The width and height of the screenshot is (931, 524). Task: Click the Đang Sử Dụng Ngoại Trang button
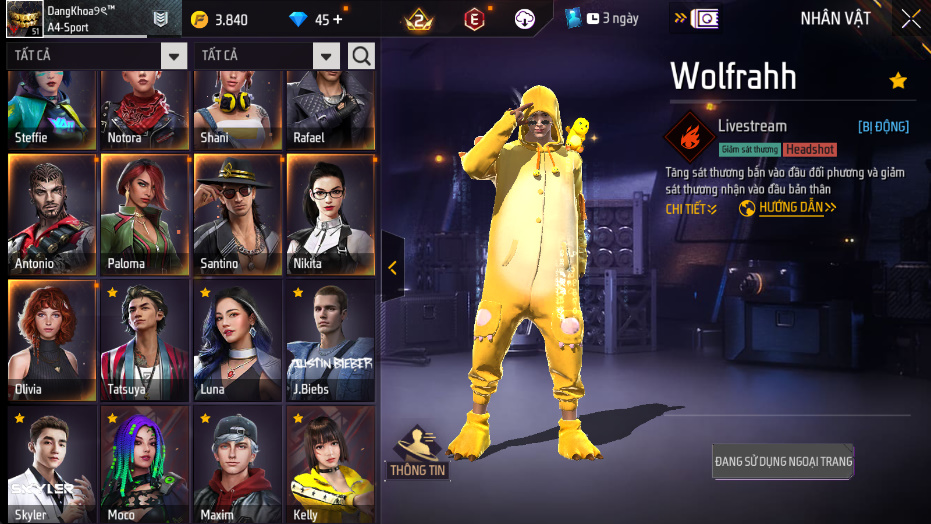tap(783, 462)
